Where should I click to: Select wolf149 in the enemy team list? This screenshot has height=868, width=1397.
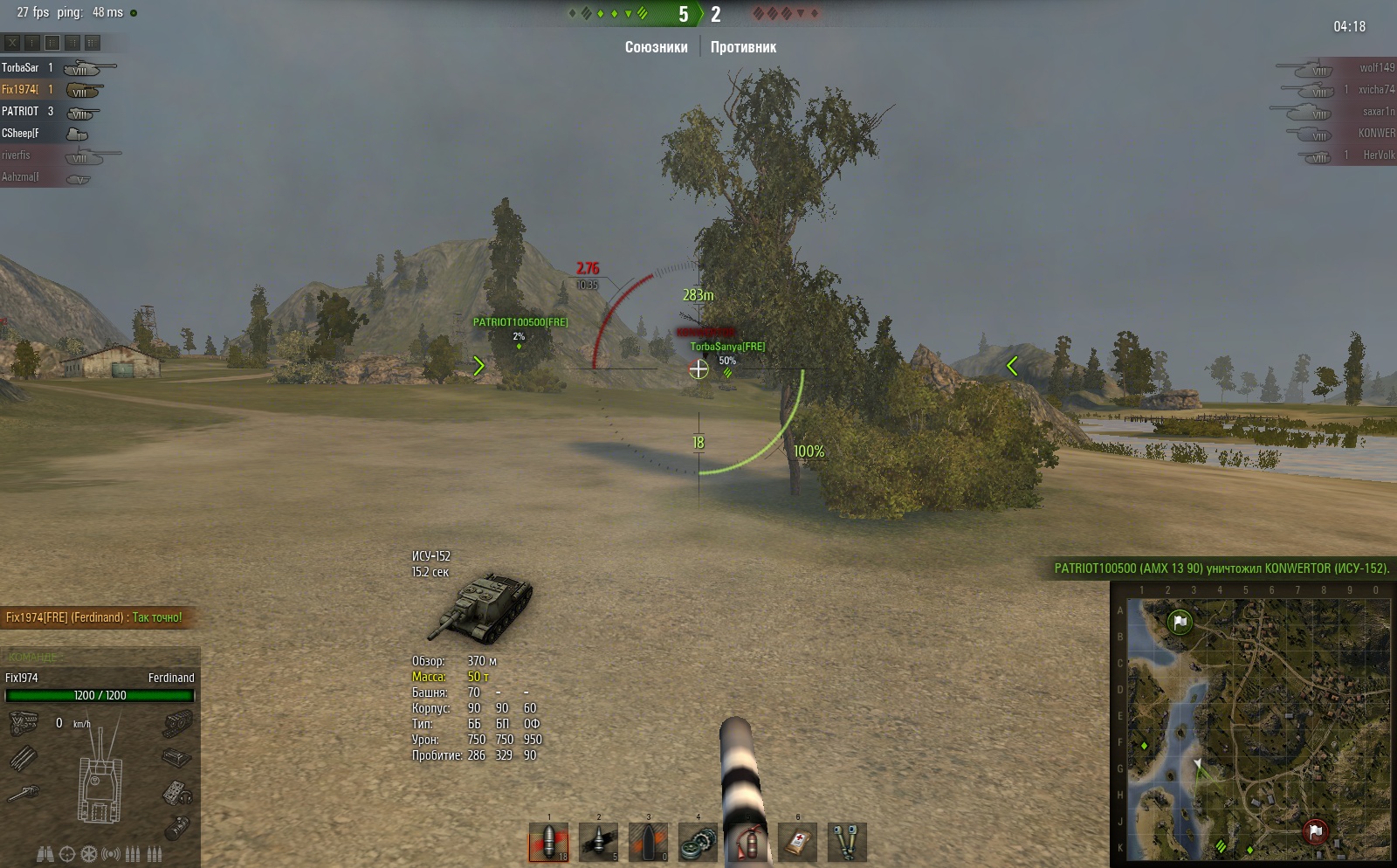click(1375, 67)
